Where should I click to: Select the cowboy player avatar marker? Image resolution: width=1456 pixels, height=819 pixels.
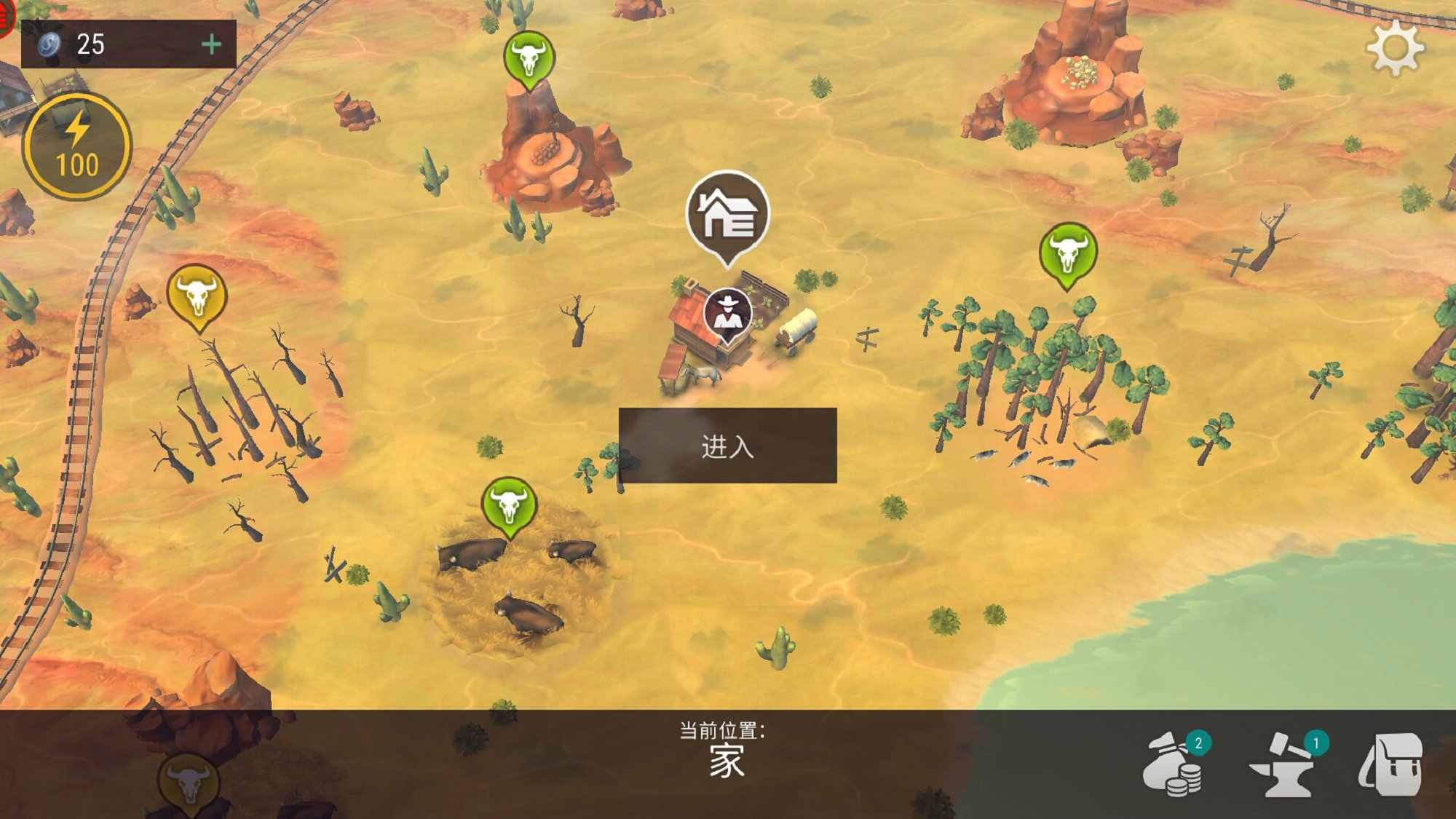click(727, 314)
